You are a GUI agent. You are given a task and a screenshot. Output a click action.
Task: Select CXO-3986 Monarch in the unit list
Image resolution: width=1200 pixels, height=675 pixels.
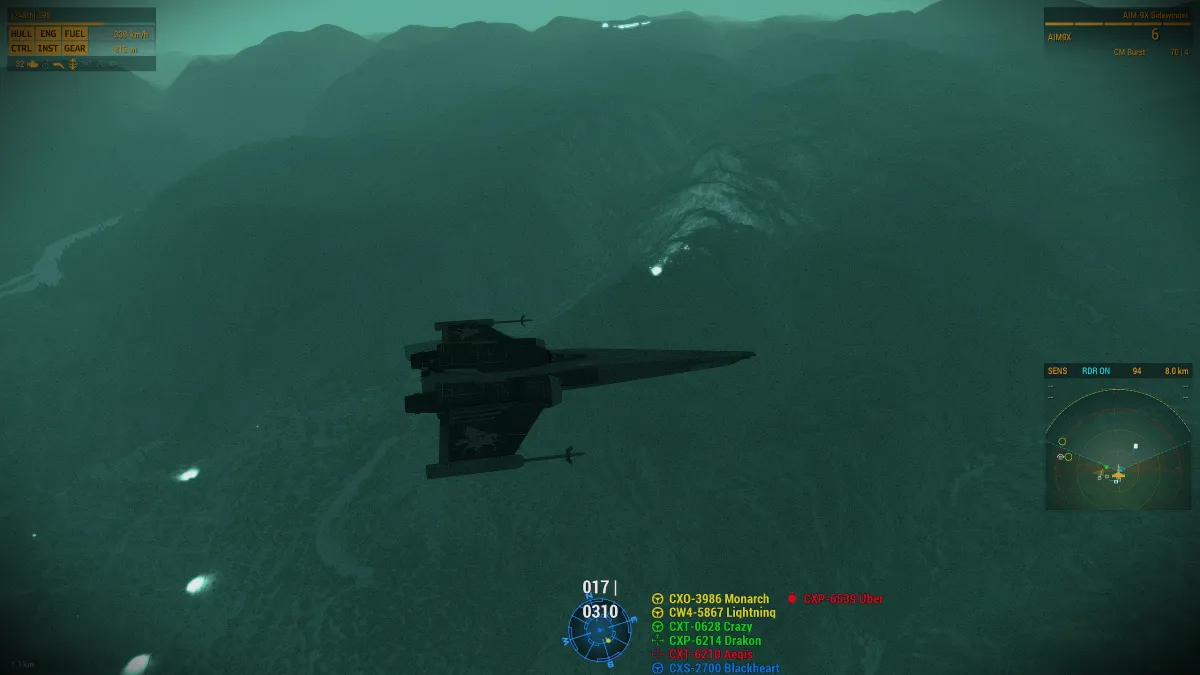click(x=718, y=599)
